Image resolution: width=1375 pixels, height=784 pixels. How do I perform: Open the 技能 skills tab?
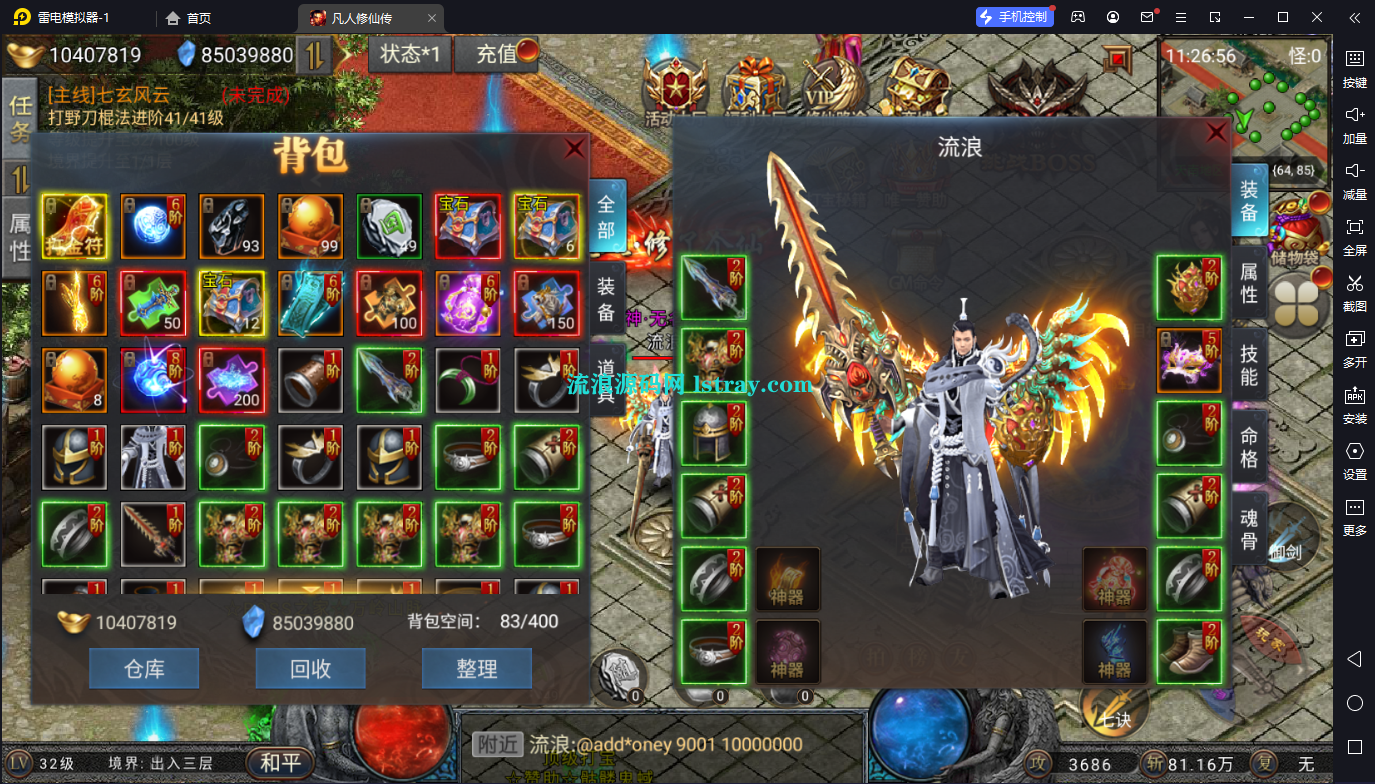tap(1249, 364)
